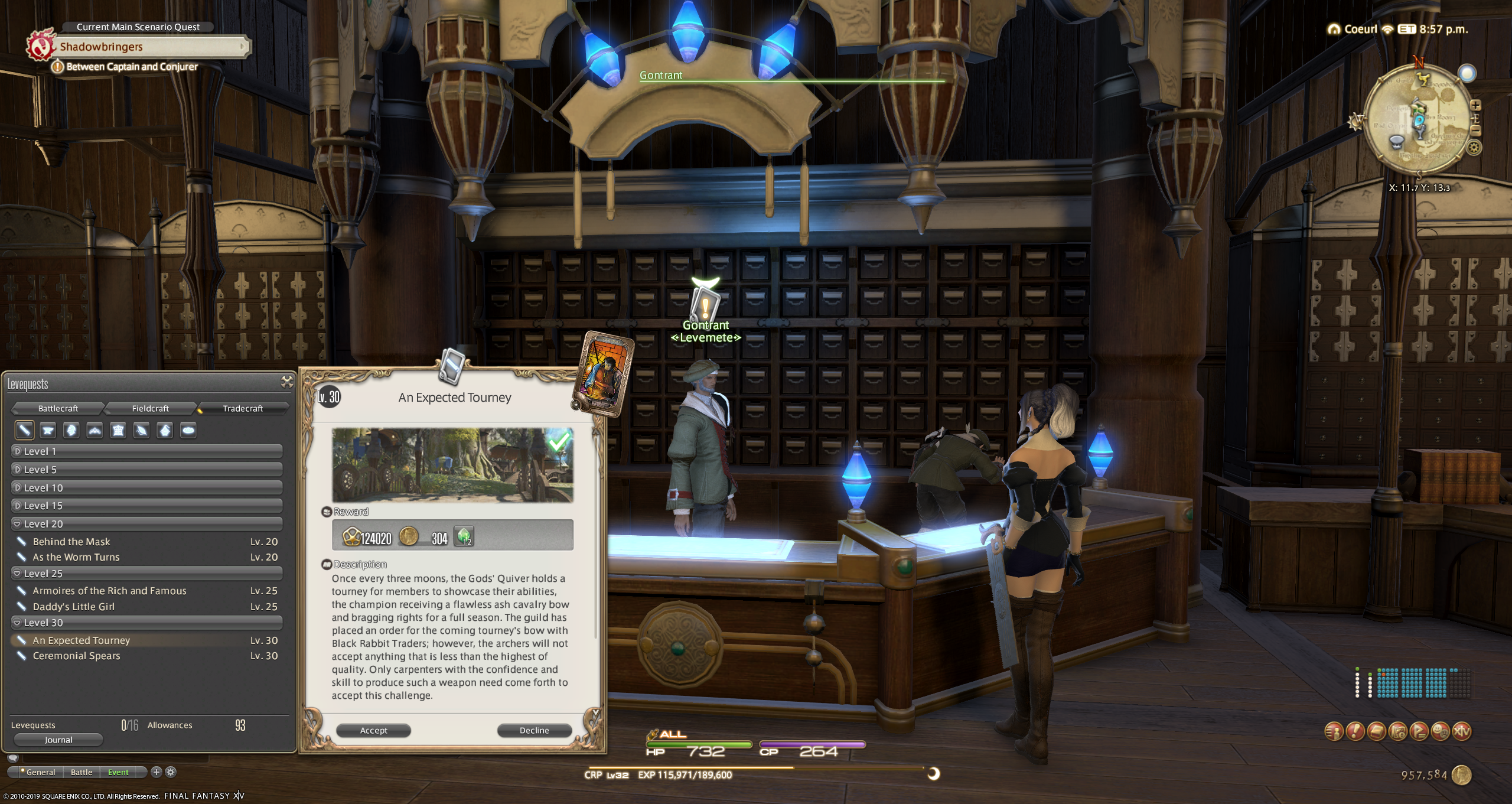Pick Armoires of the Rich and Famous

tap(109, 591)
